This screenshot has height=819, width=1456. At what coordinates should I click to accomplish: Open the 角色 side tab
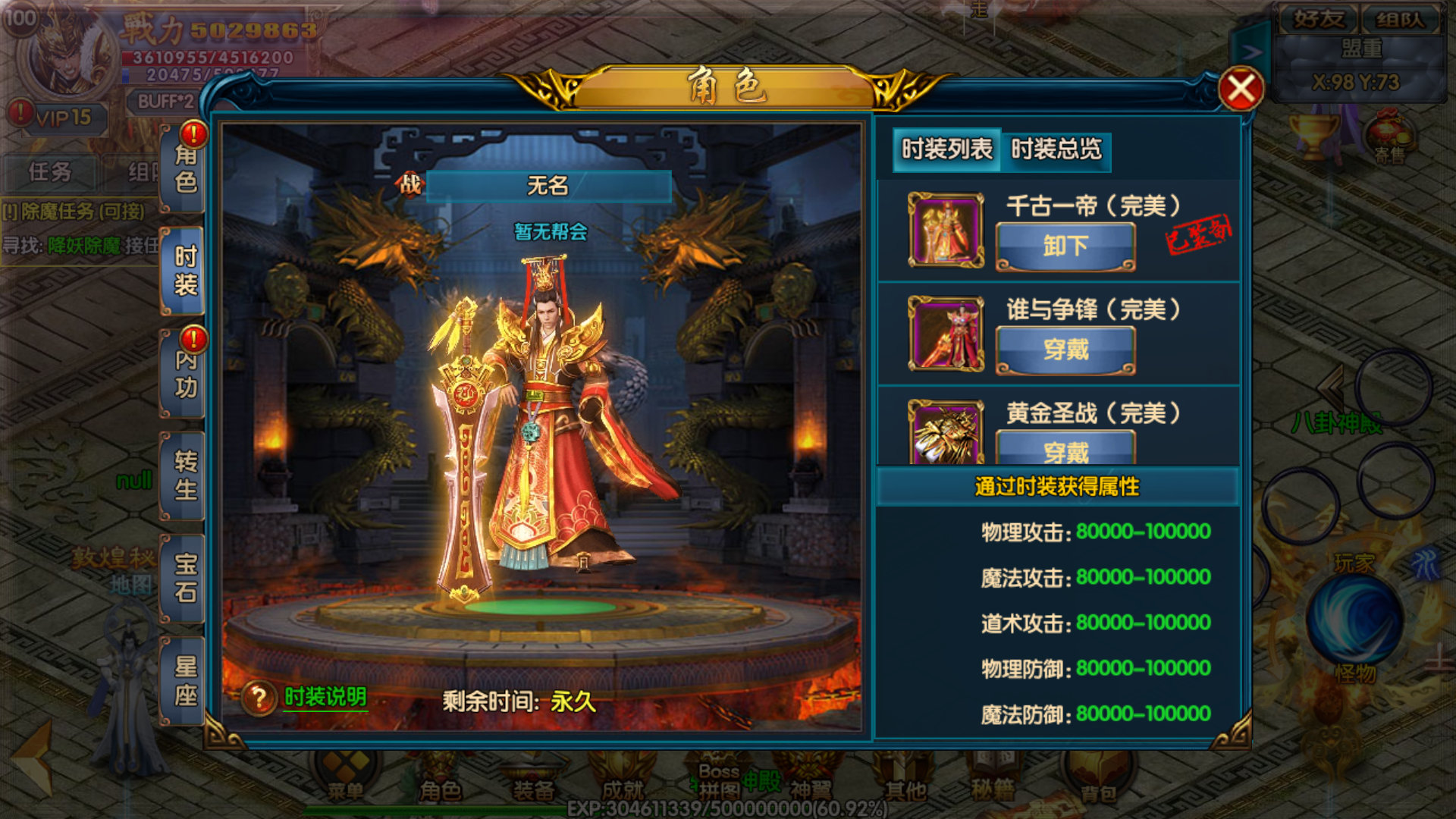click(185, 169)
